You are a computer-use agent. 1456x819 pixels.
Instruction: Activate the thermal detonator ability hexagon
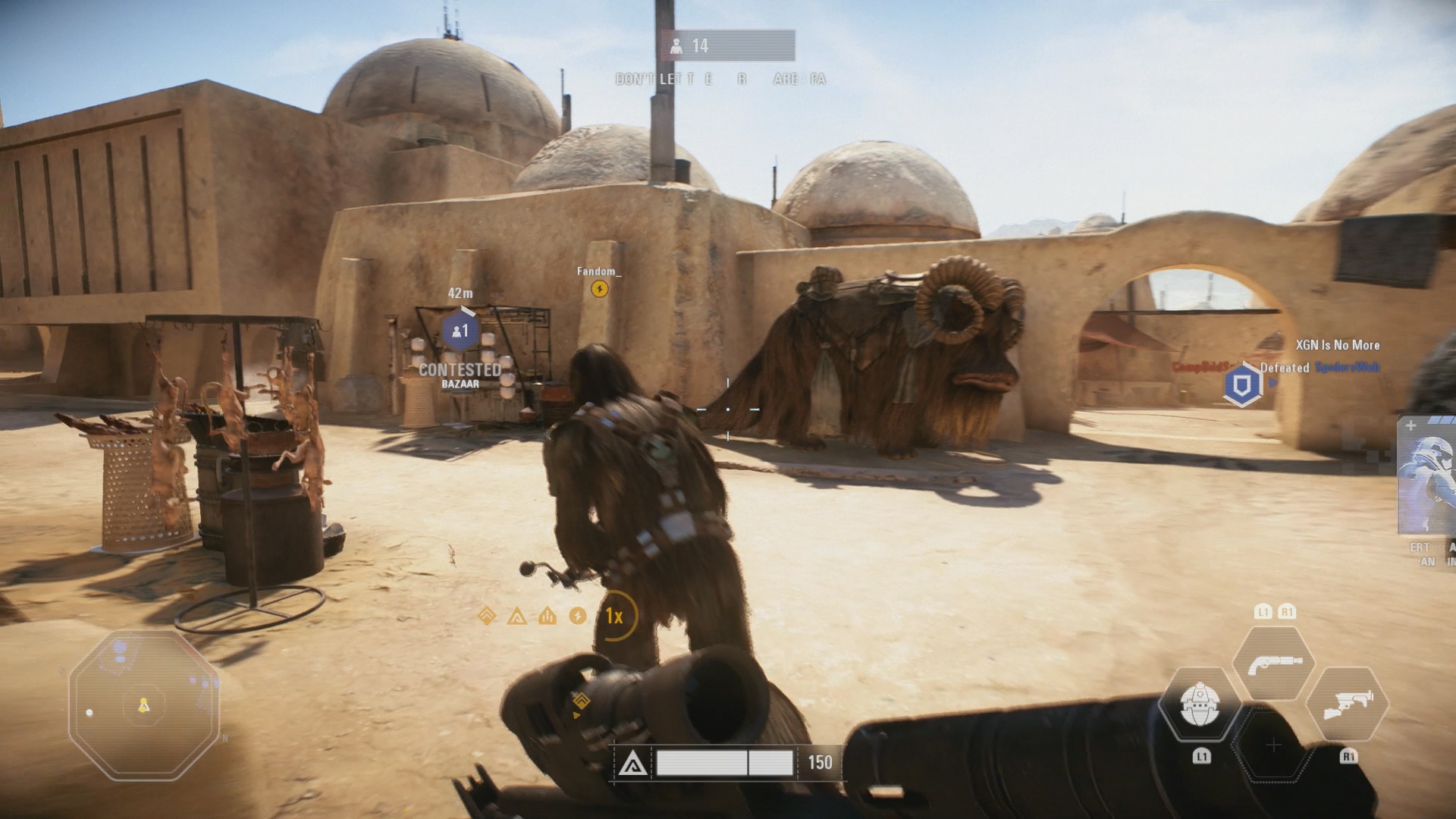[1200, 705]
